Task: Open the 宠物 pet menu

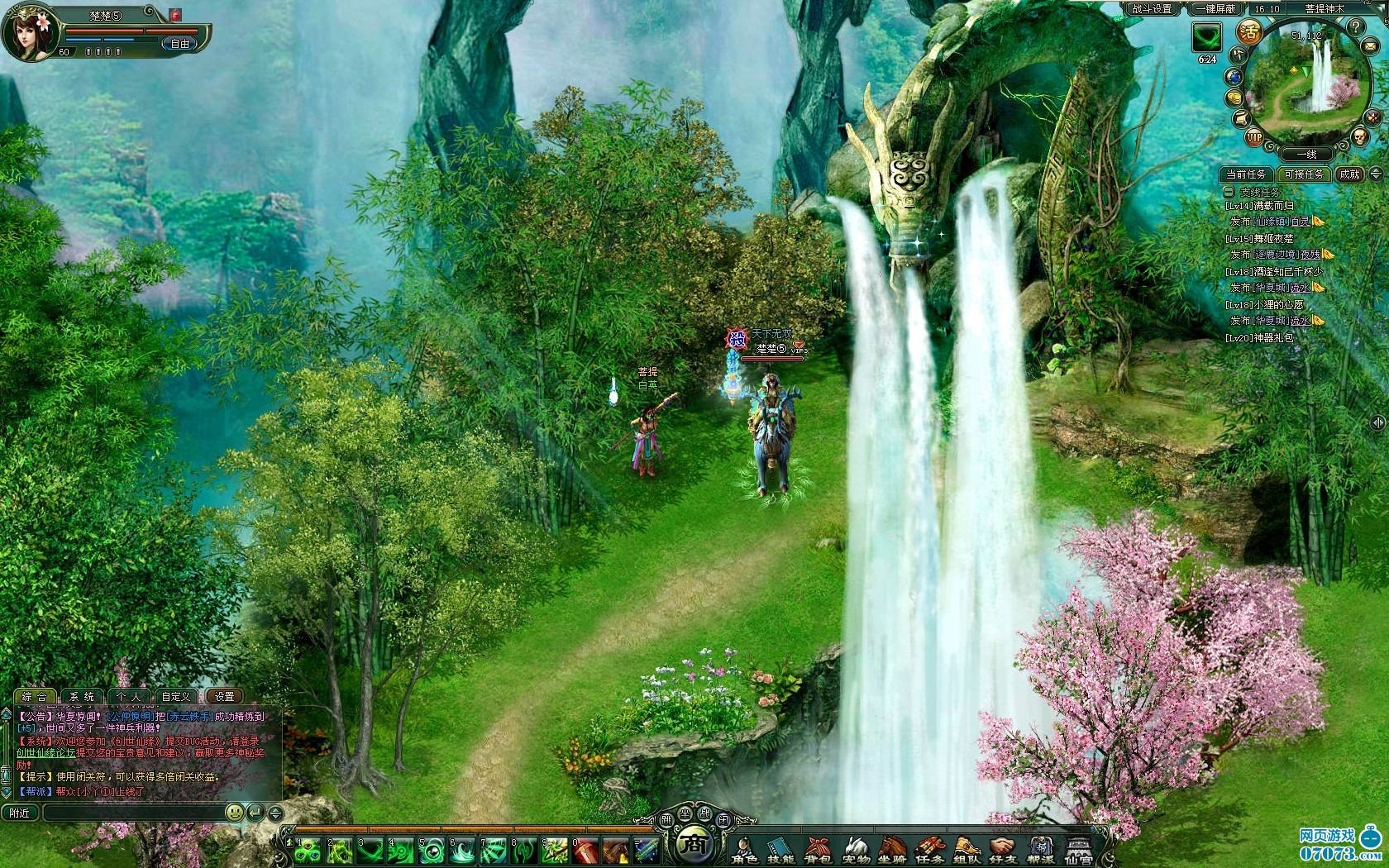Action: [x=855, y=848]
